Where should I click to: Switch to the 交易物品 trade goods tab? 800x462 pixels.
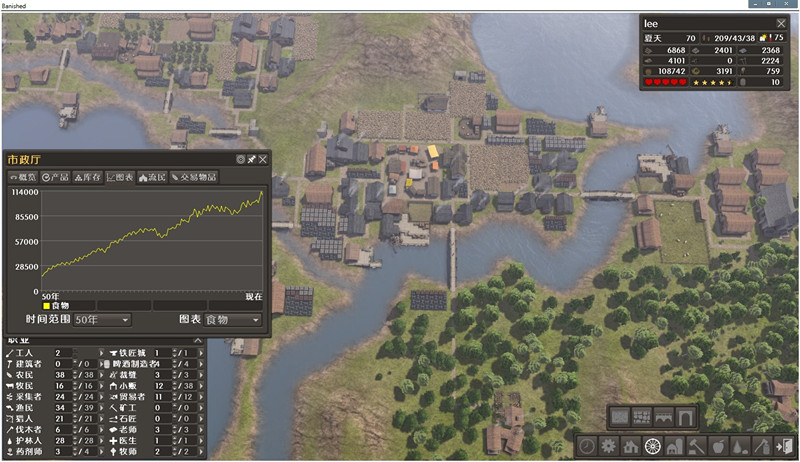pos(194,177)
